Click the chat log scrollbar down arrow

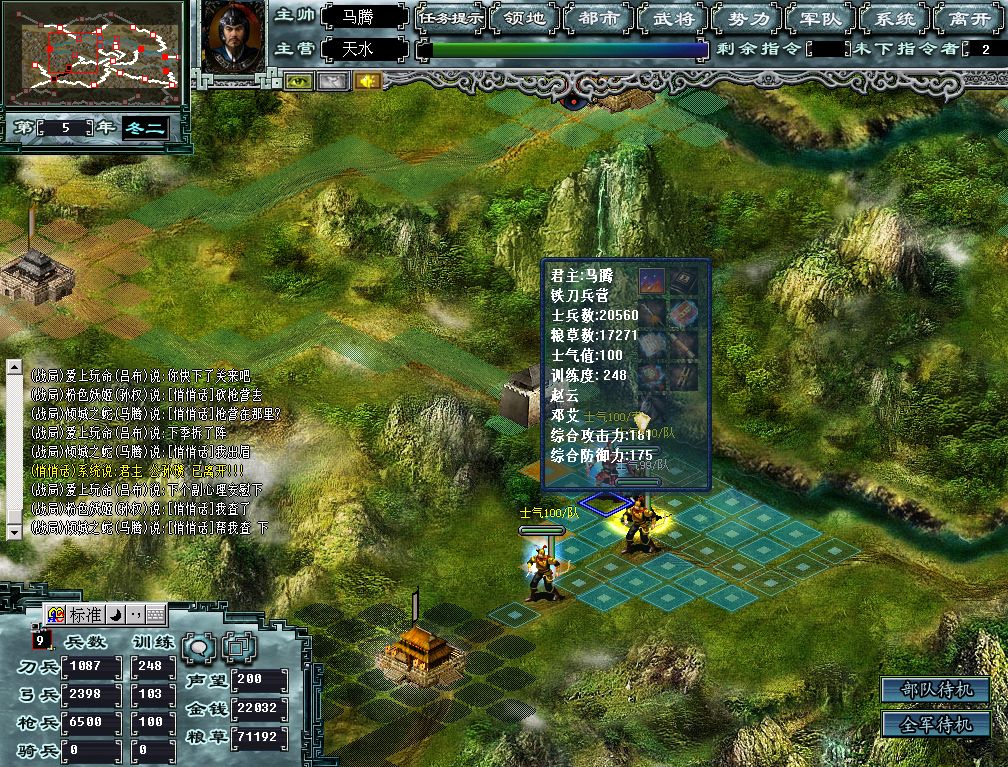pos(14,532)
